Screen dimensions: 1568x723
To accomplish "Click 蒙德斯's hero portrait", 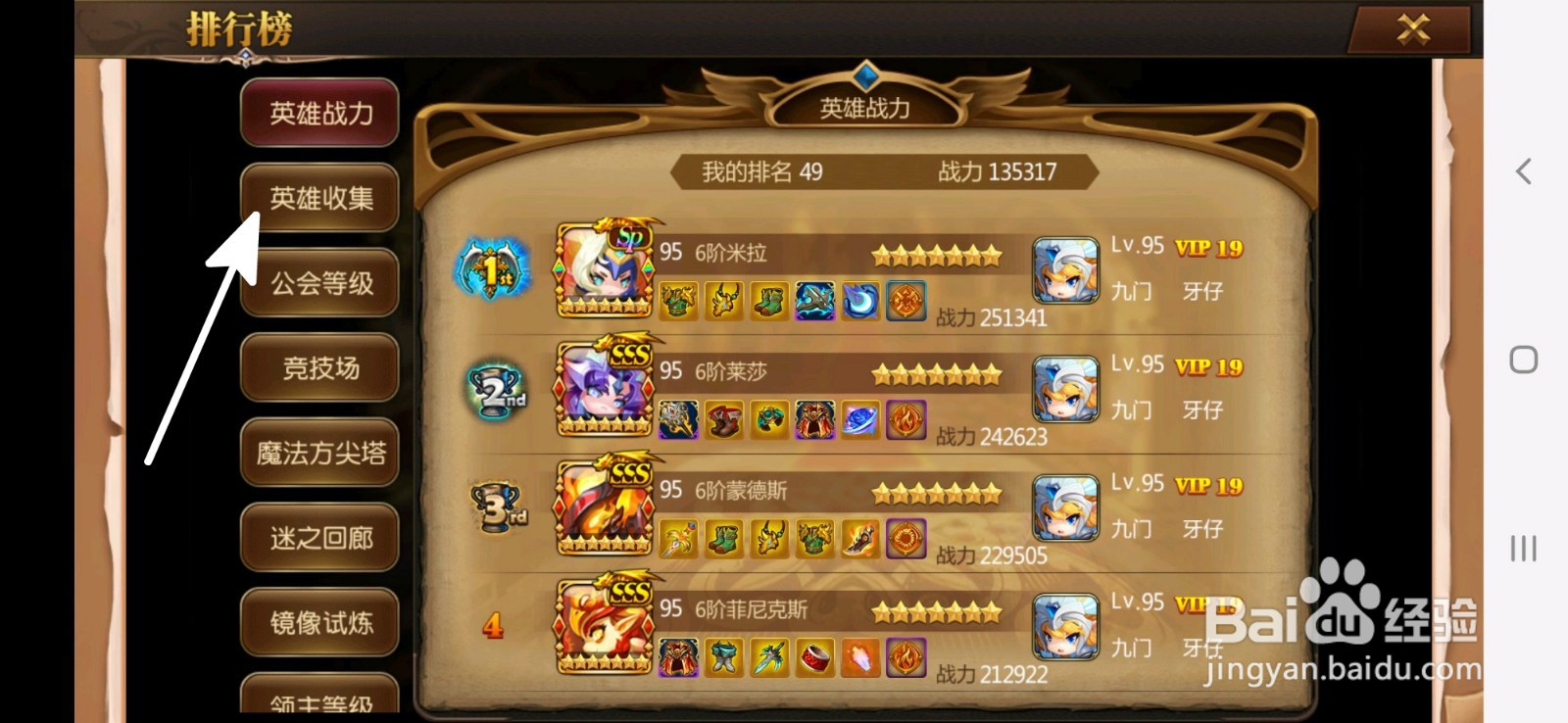I will coord(601,507).
